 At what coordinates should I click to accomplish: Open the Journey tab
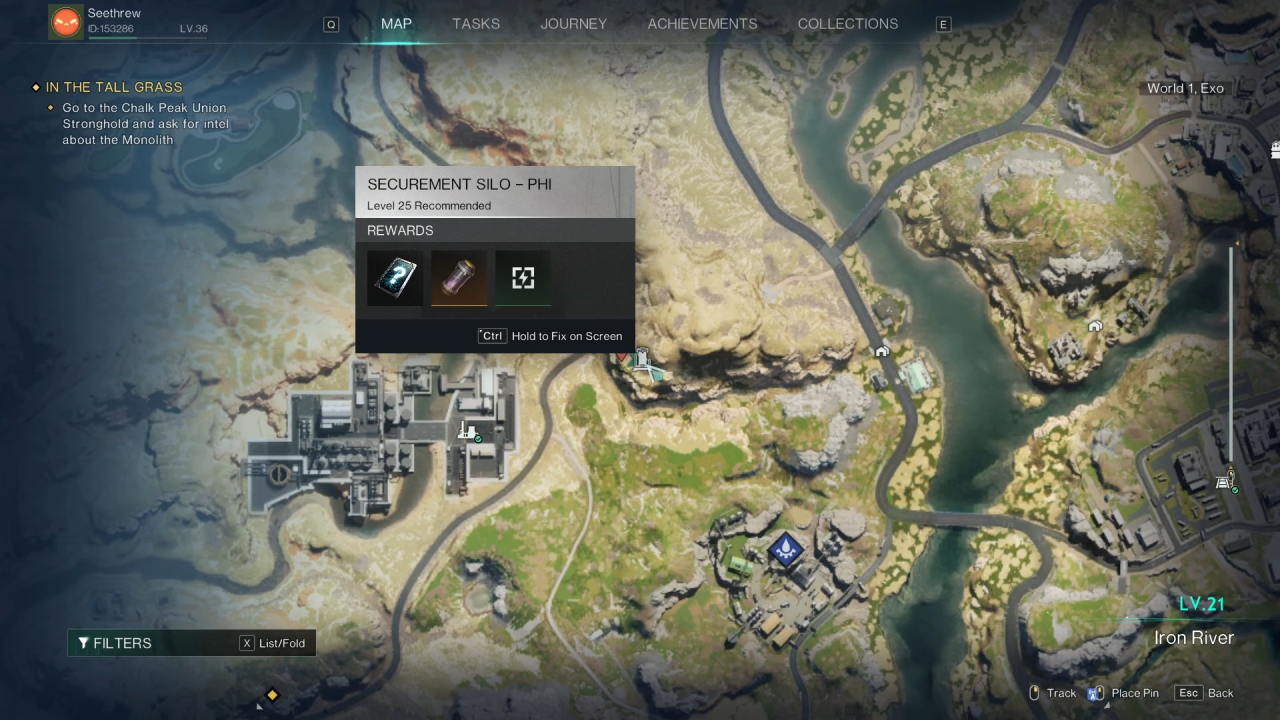(573, 24)
